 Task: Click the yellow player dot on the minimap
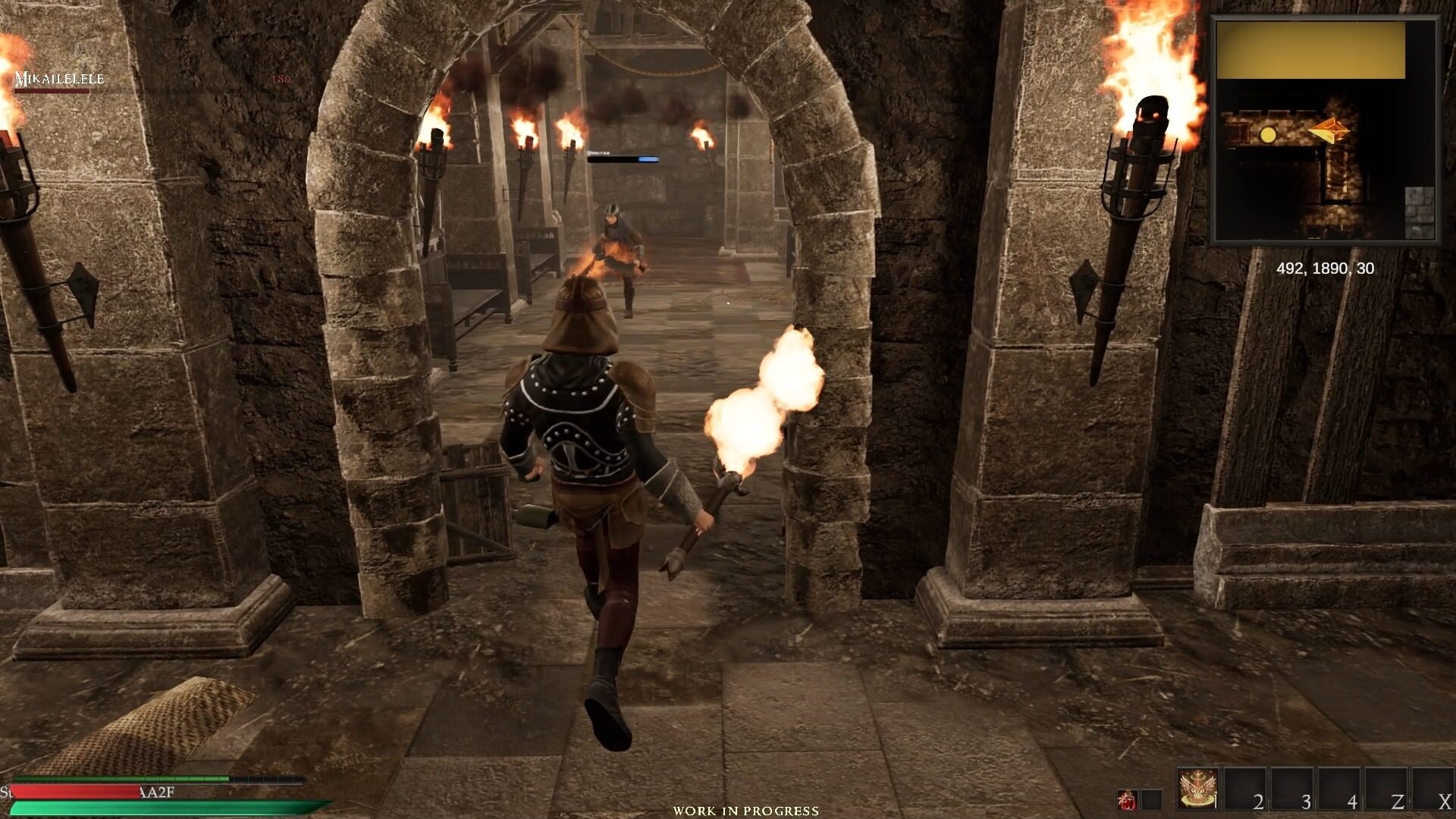1268,135
